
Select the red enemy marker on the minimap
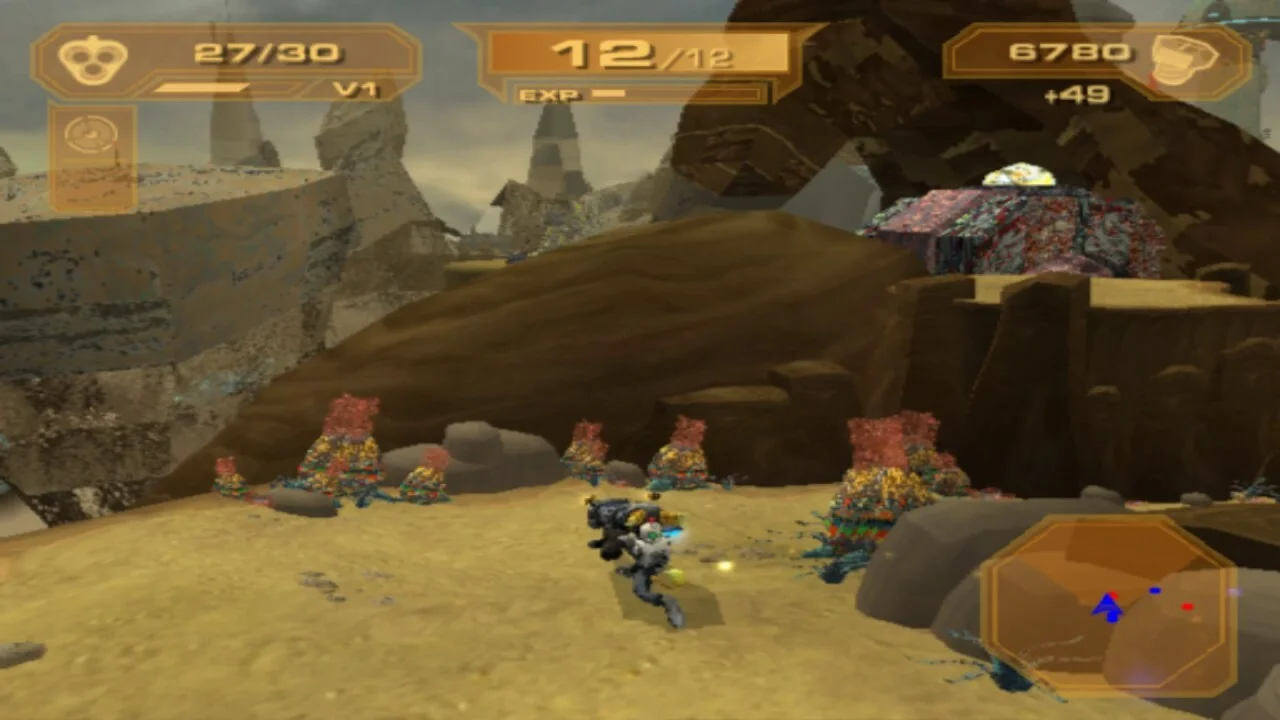(x=1187, y=606)
